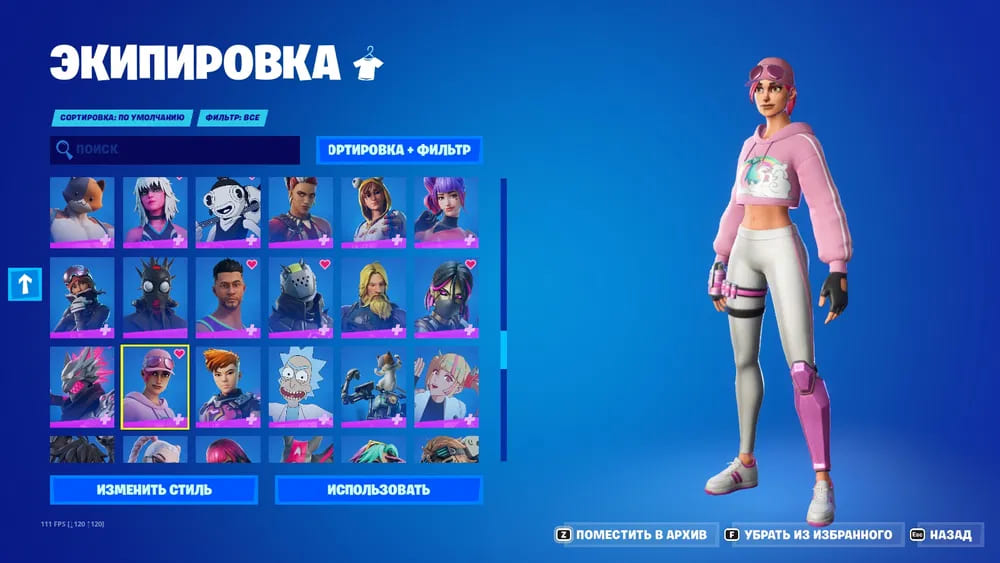The width and height of the screenshot is (1000, 563).
Task: Choose the purple-haired girl outfit
Action: click(x=447, y=212)
